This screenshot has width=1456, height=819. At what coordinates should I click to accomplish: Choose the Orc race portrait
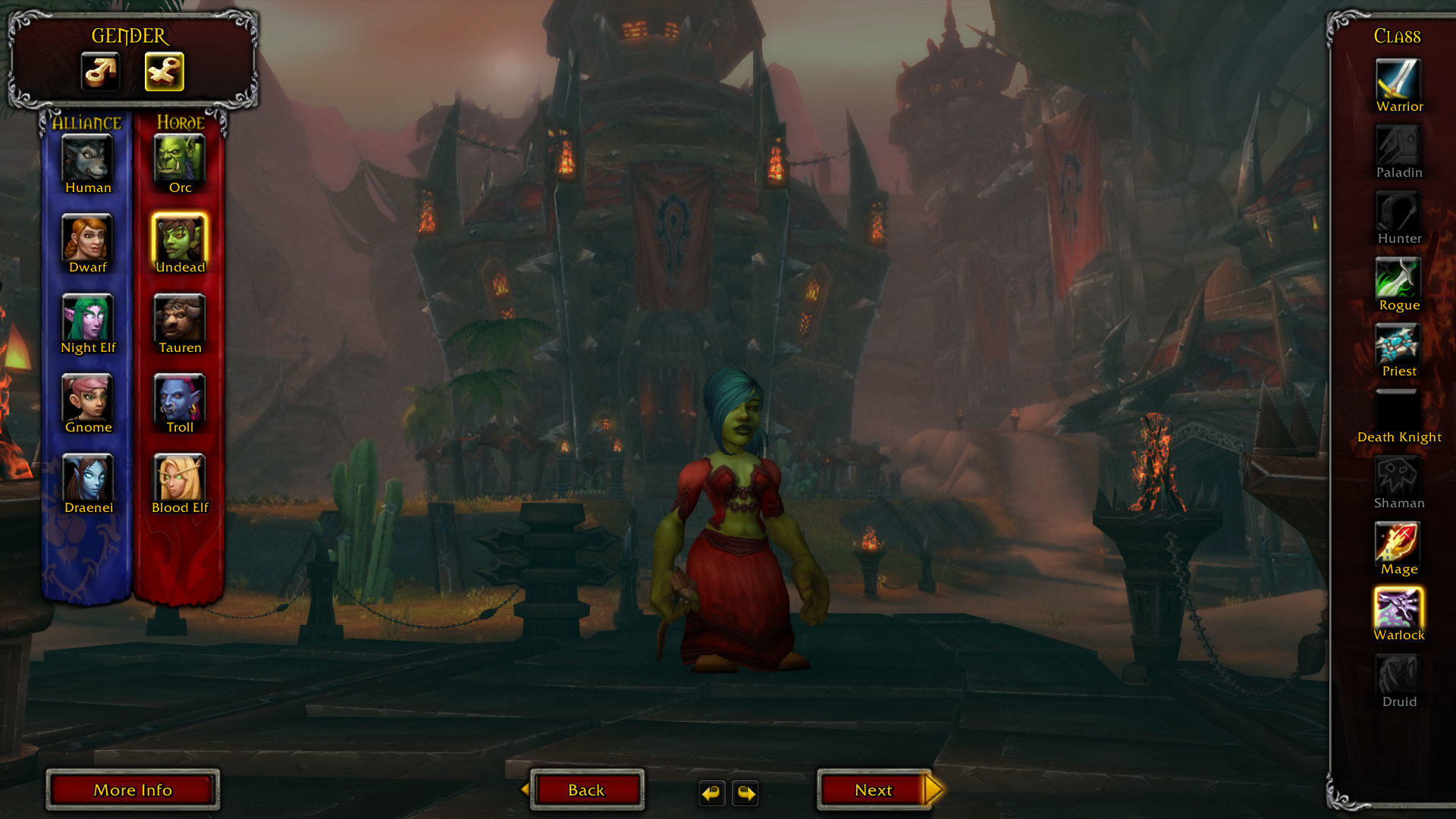180,158
